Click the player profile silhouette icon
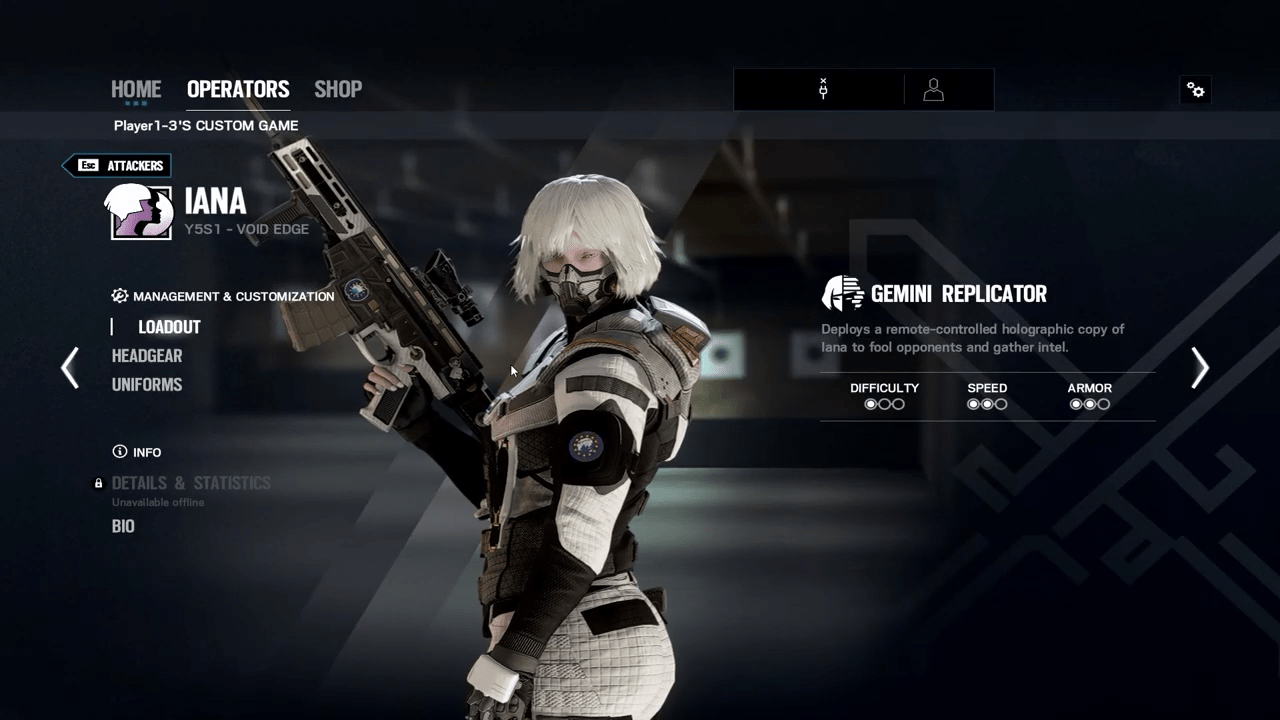The height and width of the screenshot is (720, 1280). click(933, 90)
